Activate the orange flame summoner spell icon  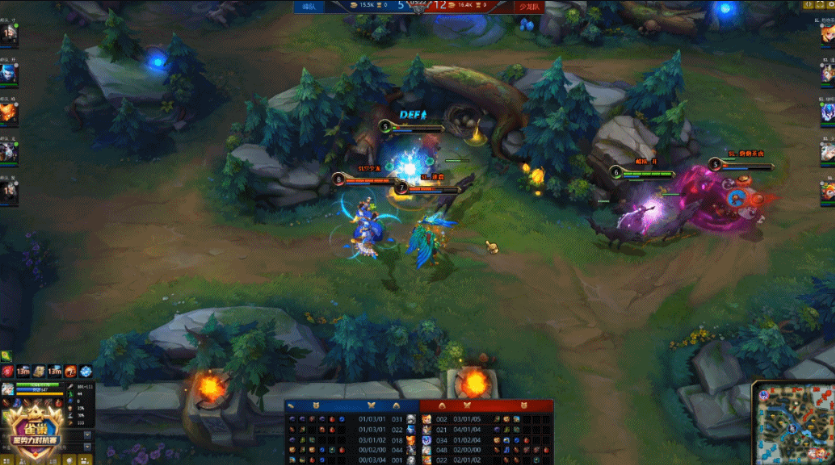[69, 372]
